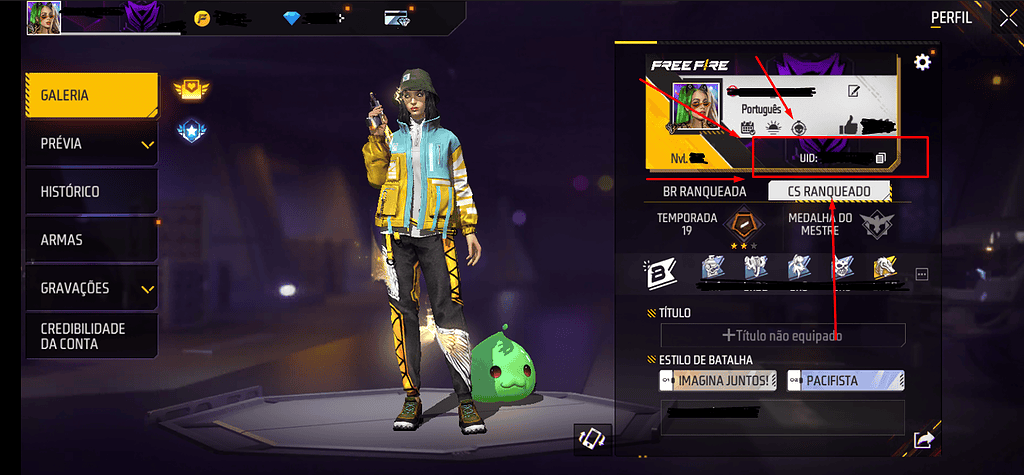This screenshot has height=475, width=1024.
Task: Tap the phone rotation icon
Action: (591, 438)
